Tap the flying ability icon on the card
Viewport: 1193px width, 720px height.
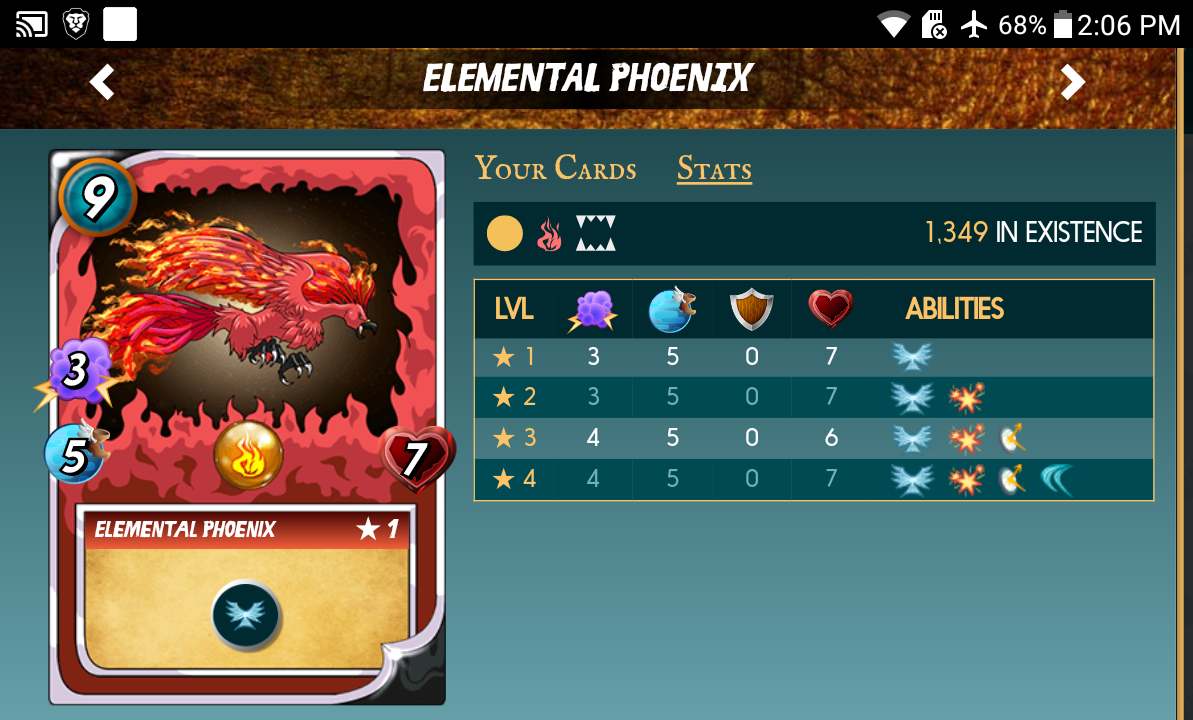[x=246, y=614]
